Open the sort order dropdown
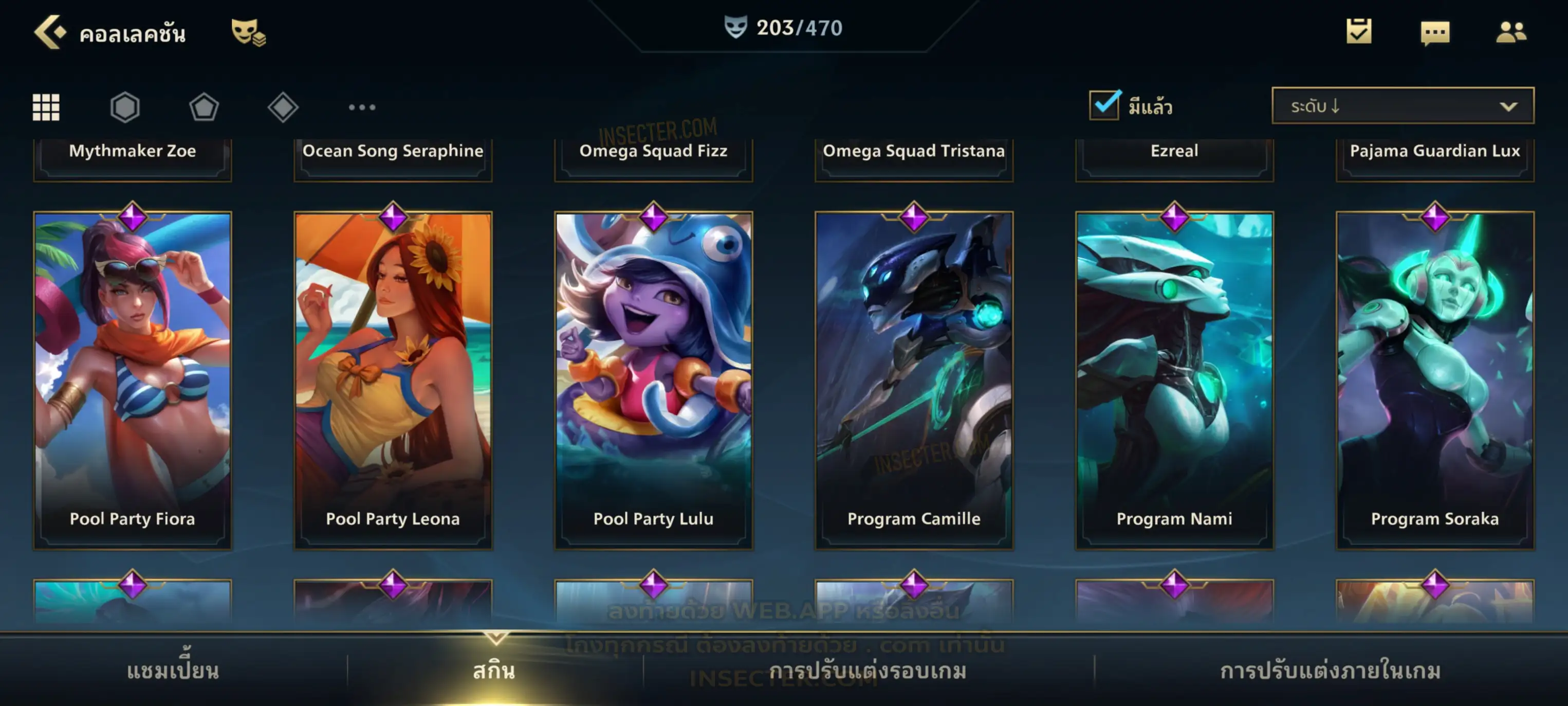 coord(1403,105)
